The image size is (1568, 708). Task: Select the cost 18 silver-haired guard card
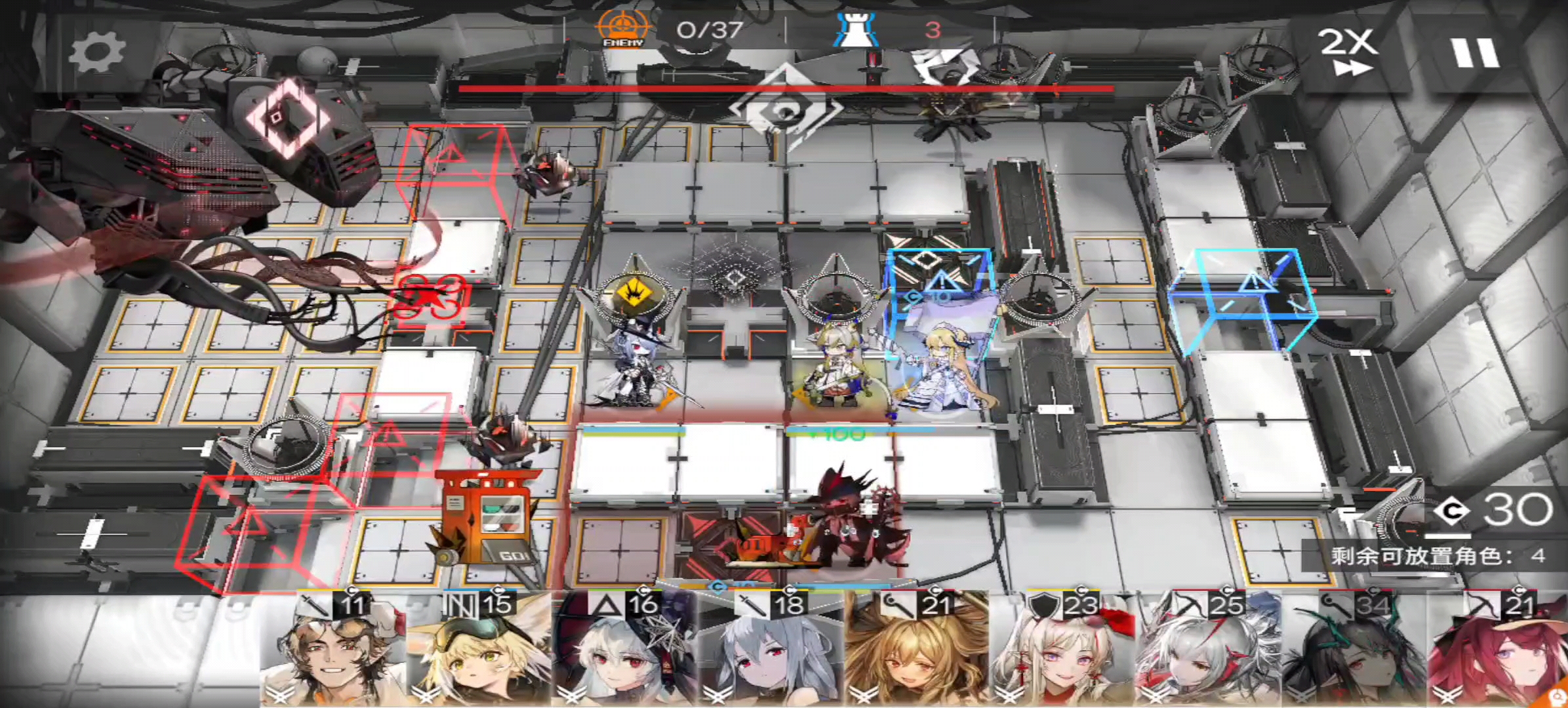coord(770,649)
